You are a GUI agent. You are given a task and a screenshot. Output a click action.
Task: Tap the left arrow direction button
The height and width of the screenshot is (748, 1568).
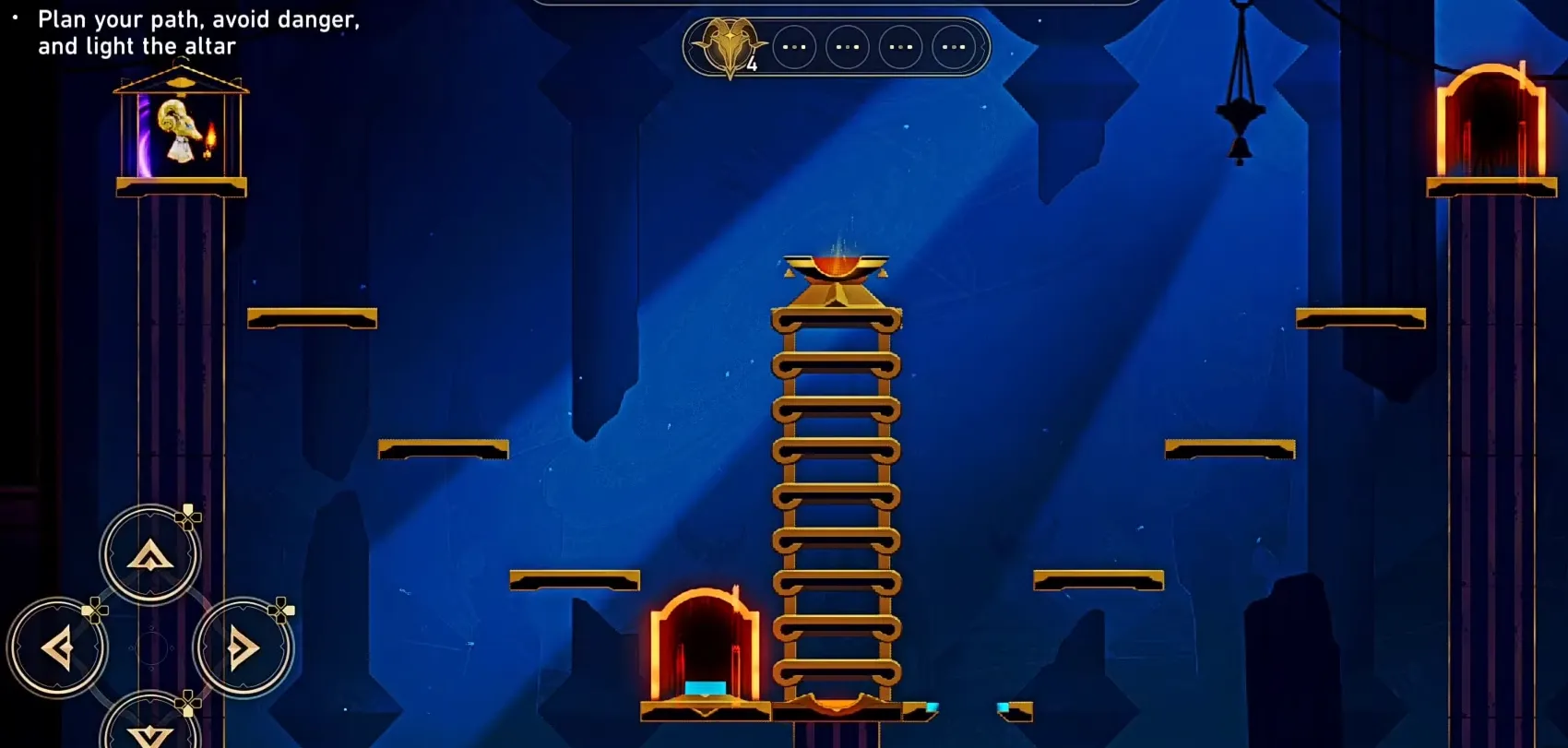click(57, 648)
